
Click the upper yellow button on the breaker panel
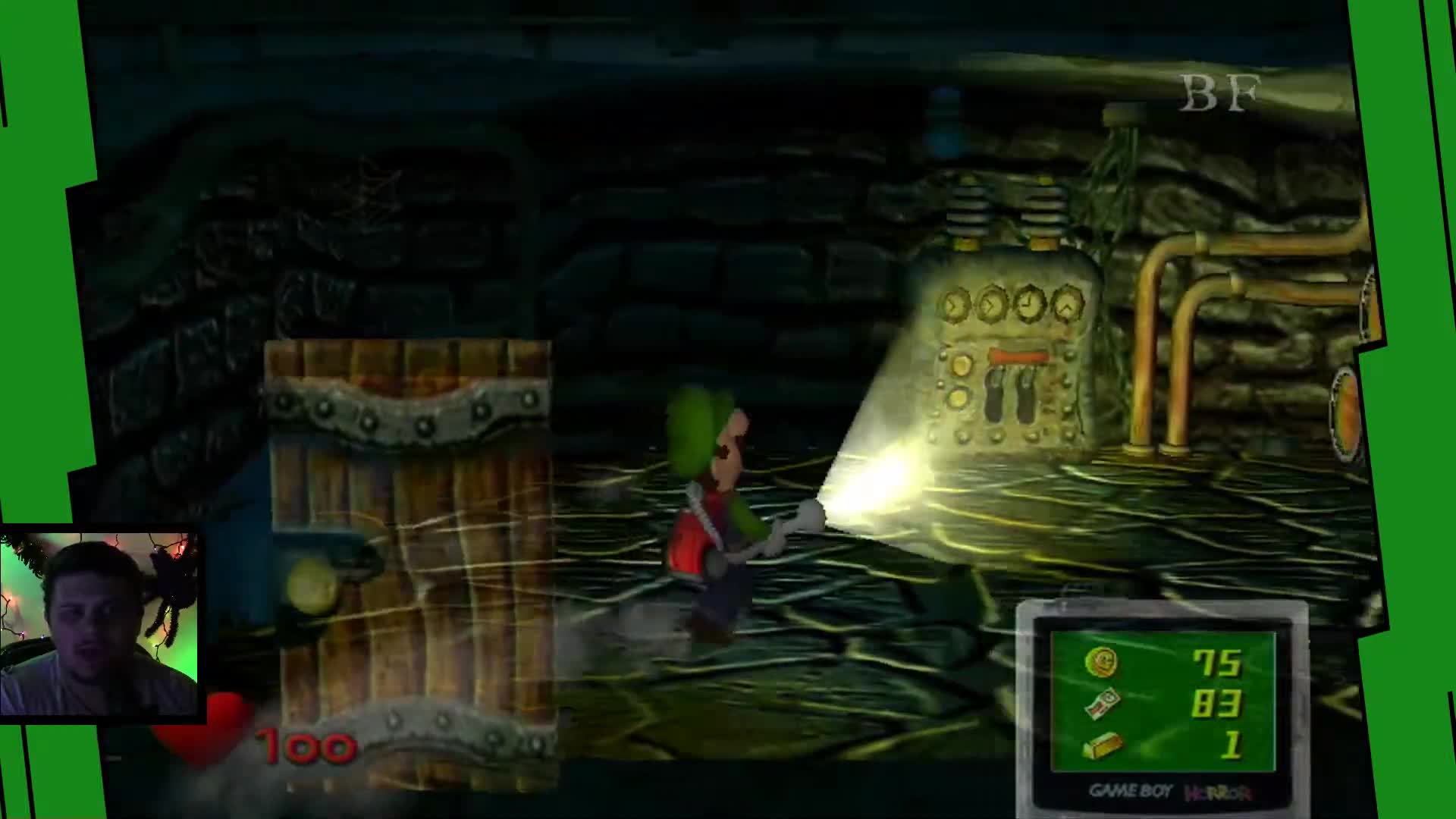coord(962,366)
